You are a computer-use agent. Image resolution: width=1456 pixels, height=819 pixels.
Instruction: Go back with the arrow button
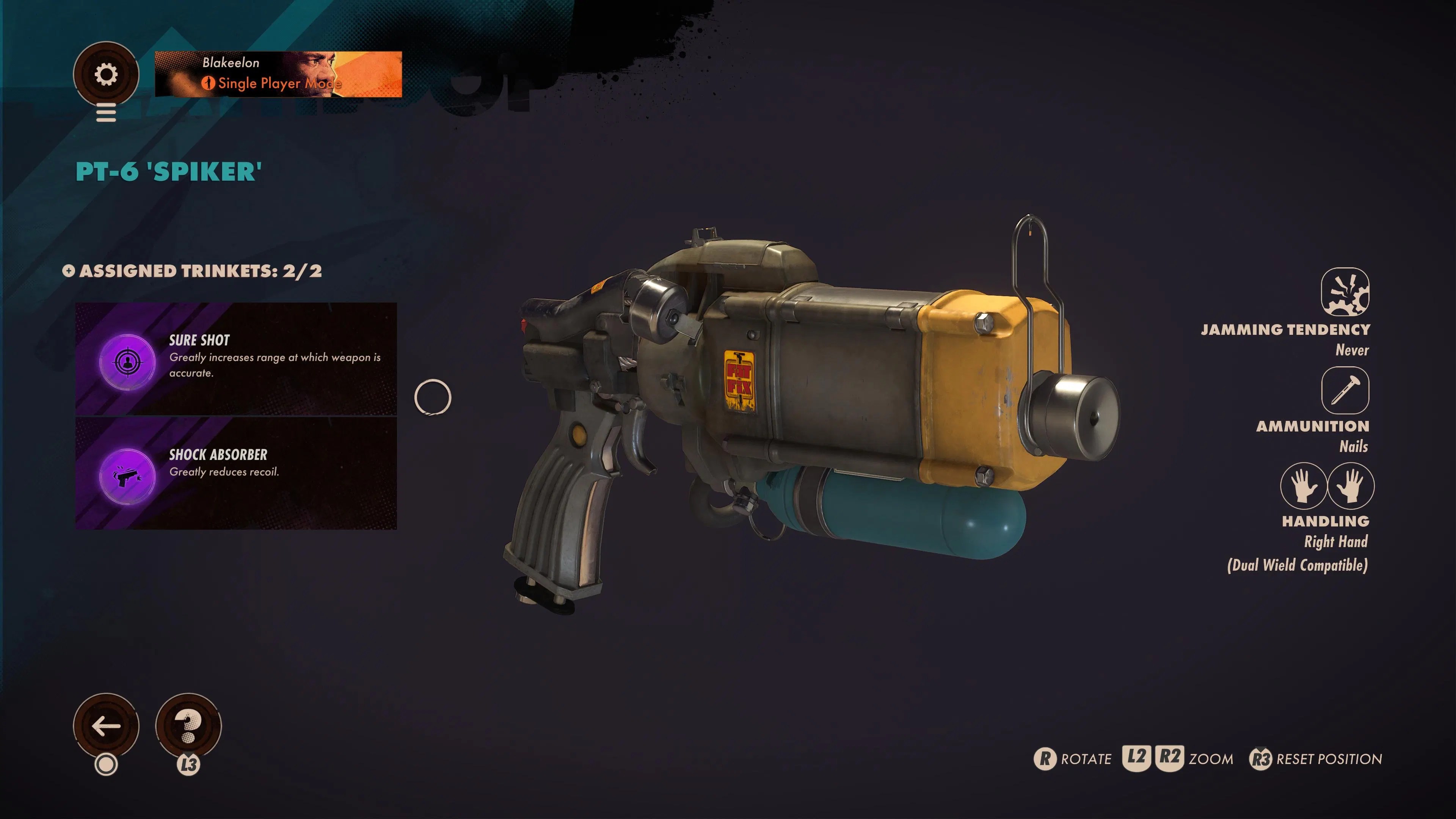pos(106,726)
